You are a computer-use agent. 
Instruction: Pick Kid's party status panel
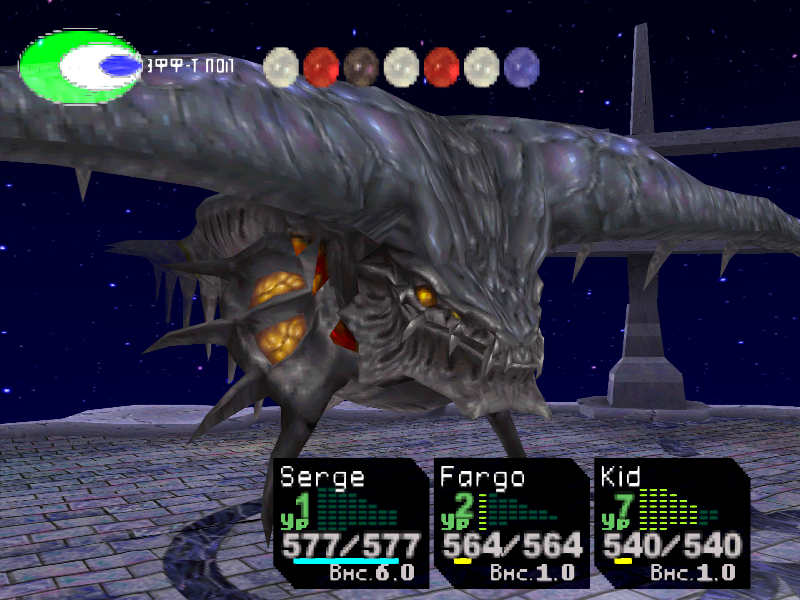tap(671, 522)
